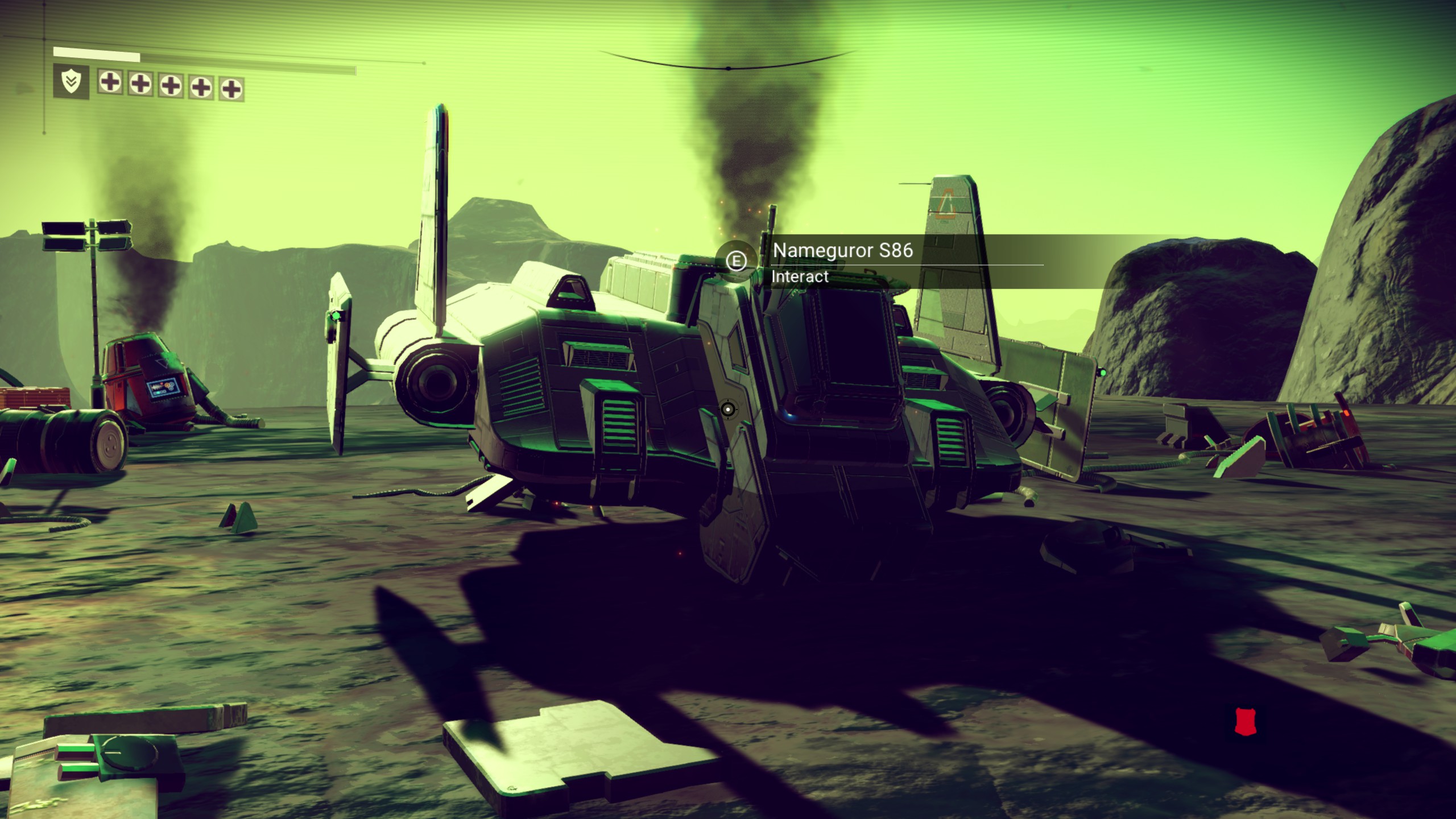Click the compass center marker
Screen dimensions: 1456x819
(728, 68)
